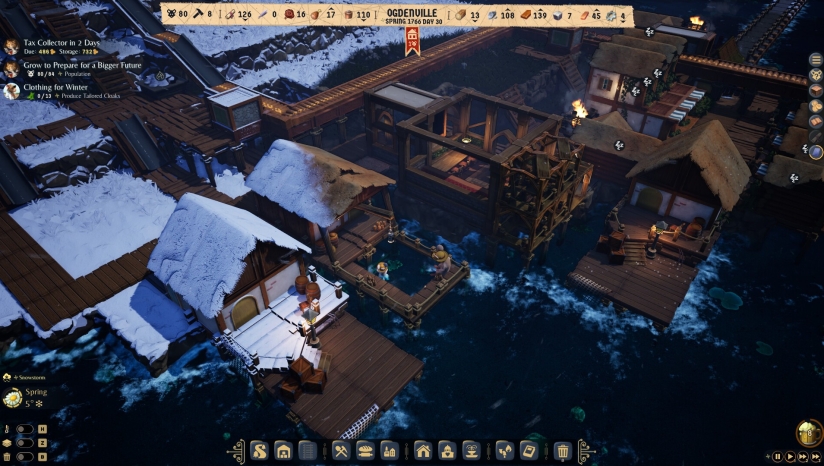The height and width of the screenshot is (466, 824).
Task: Pause the game speed
Action: (x=777, y=456)
